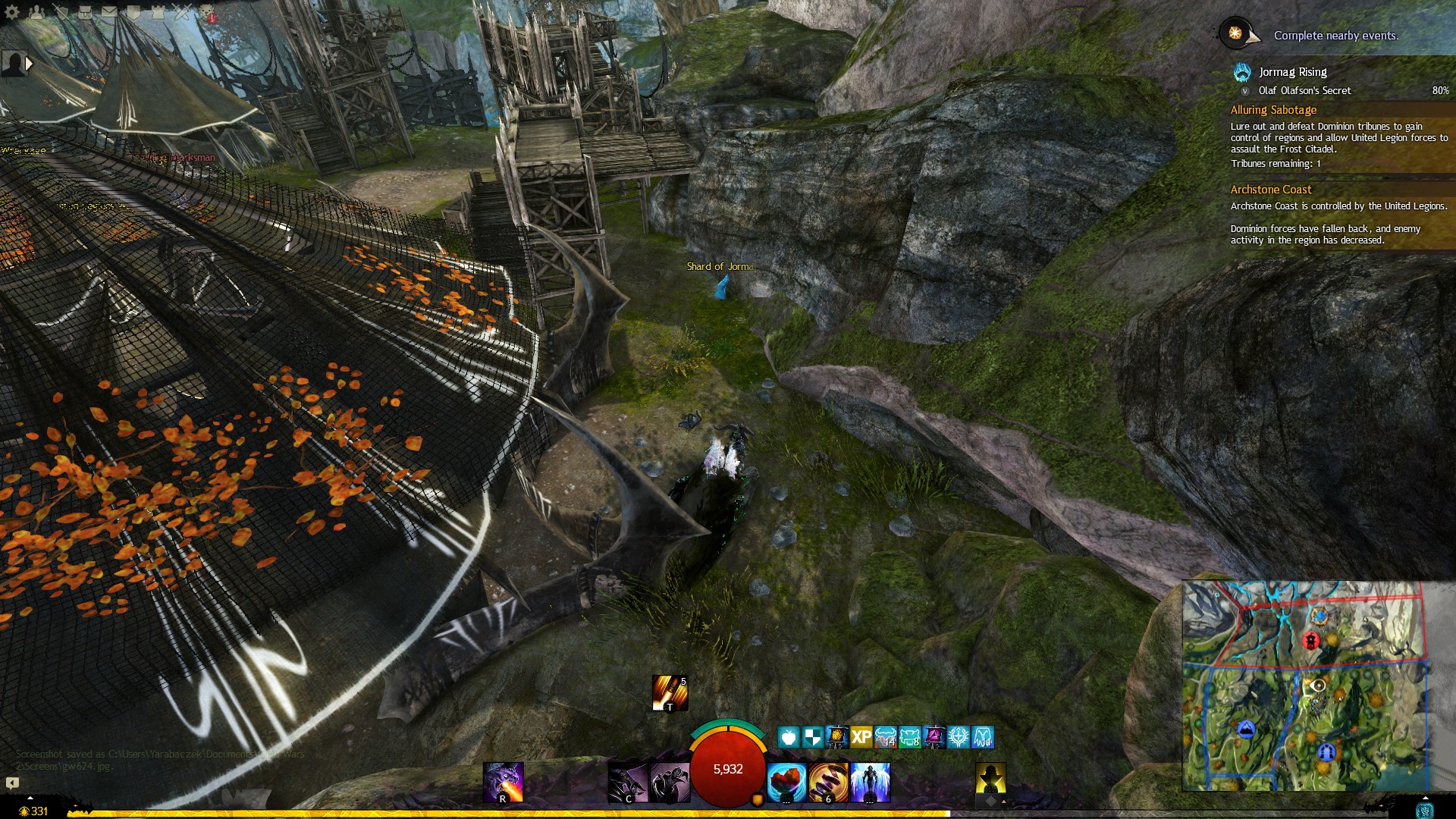
Task: Click the Complete nearby events content guide
Action: (1335, 36)
